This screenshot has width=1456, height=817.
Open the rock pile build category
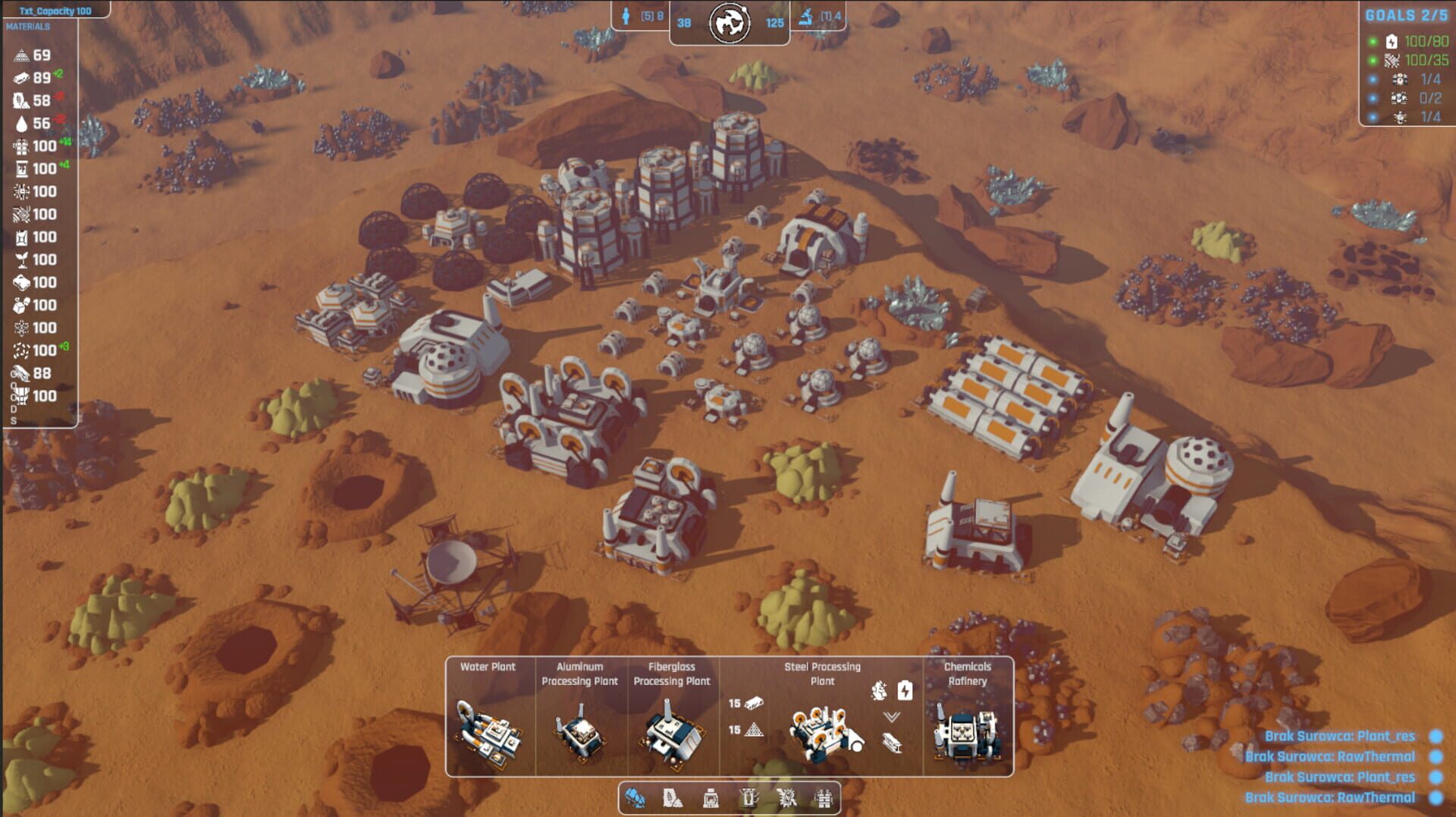(673, 798)
